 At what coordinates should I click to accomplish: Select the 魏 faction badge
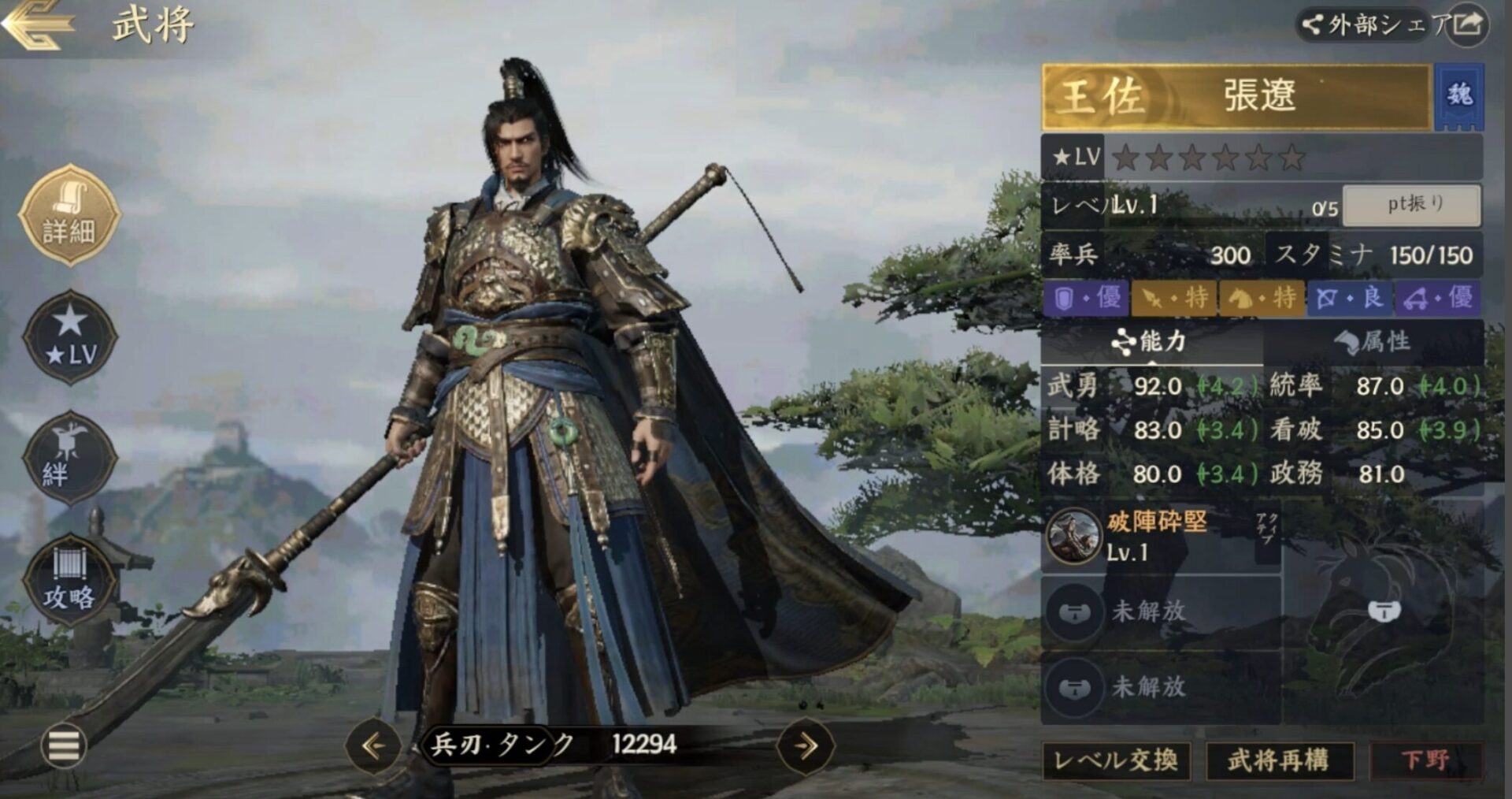coord(1459,96)
